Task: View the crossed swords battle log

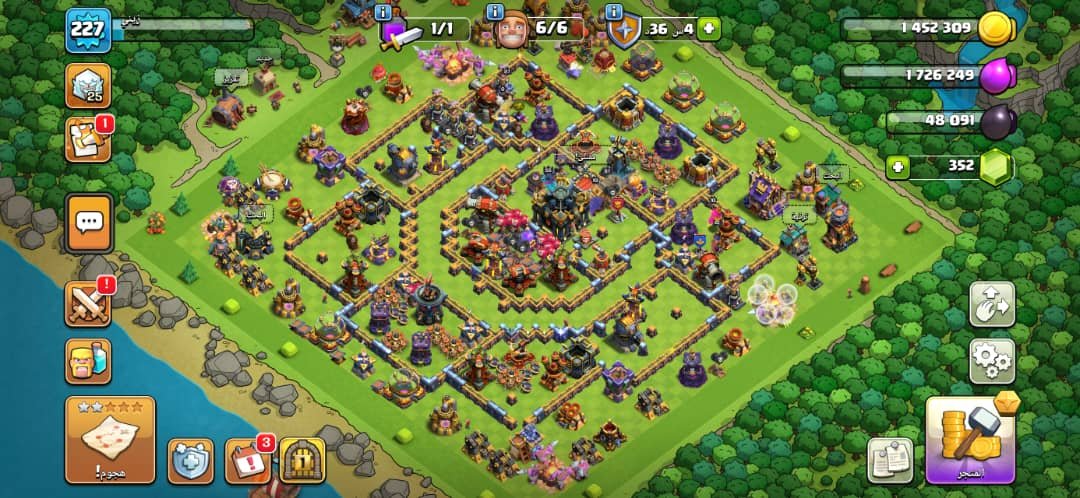Action: [88, 303]
